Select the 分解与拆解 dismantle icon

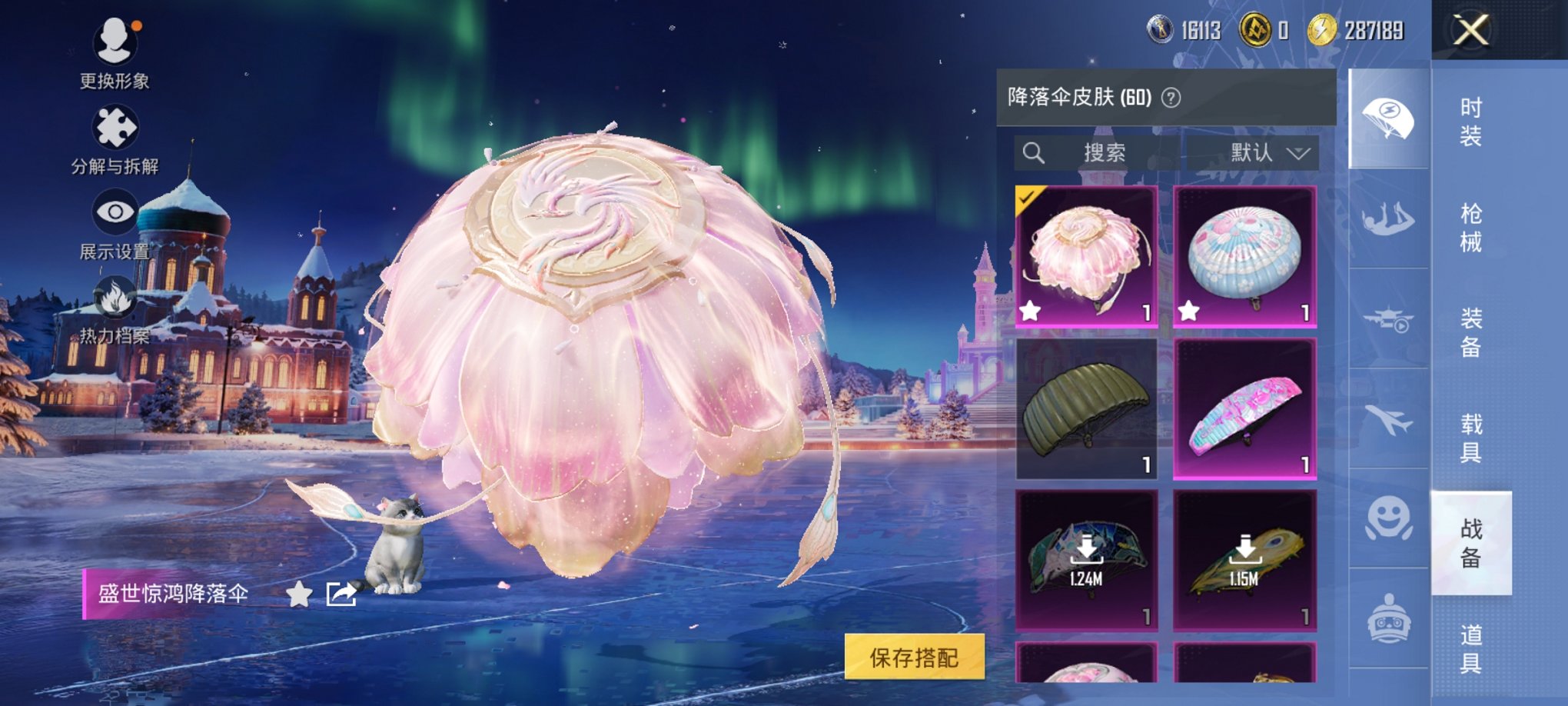pyautogui.click(x=114, y=125)
